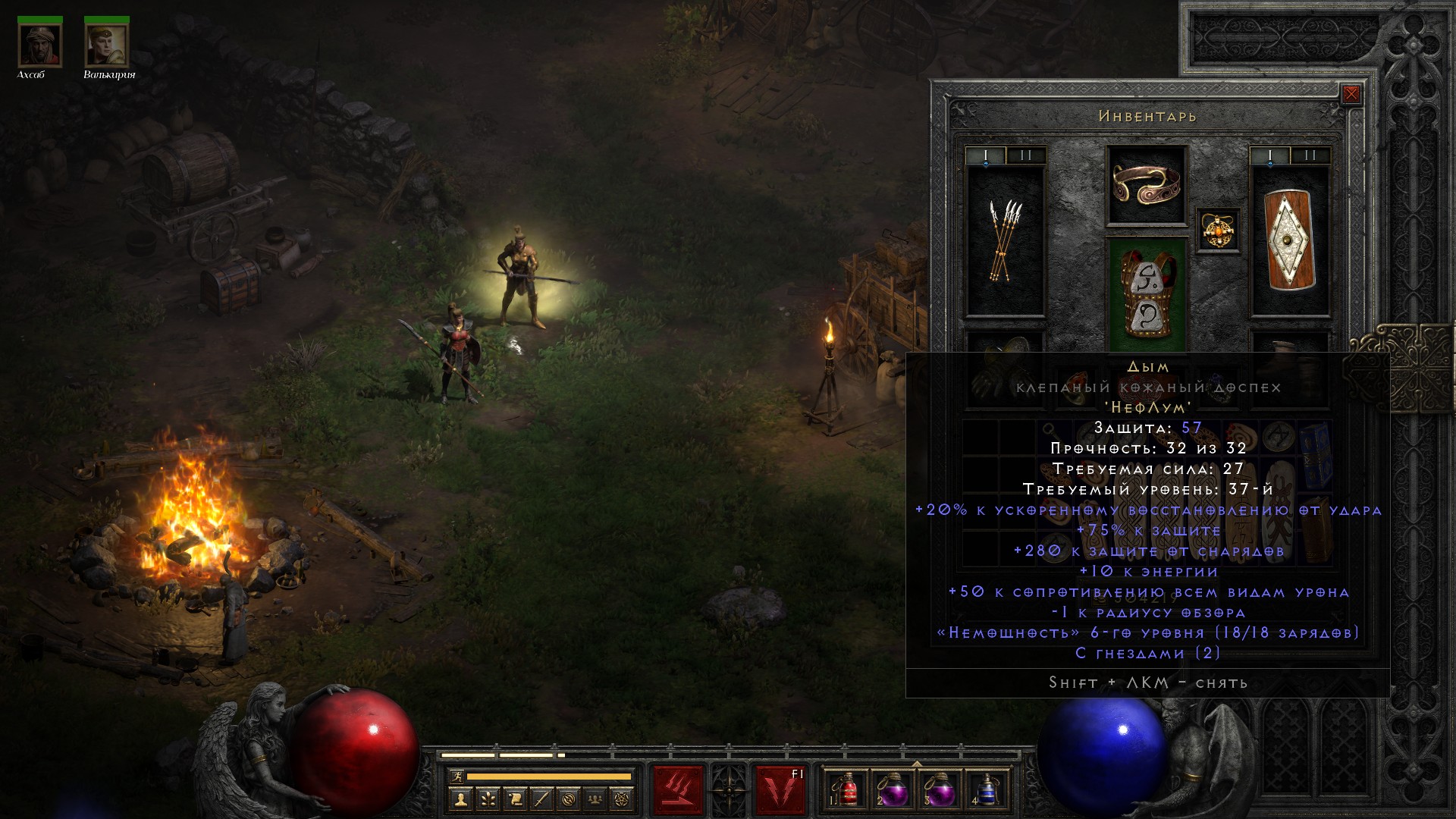Open the left-click skill selector

point(678,789)
